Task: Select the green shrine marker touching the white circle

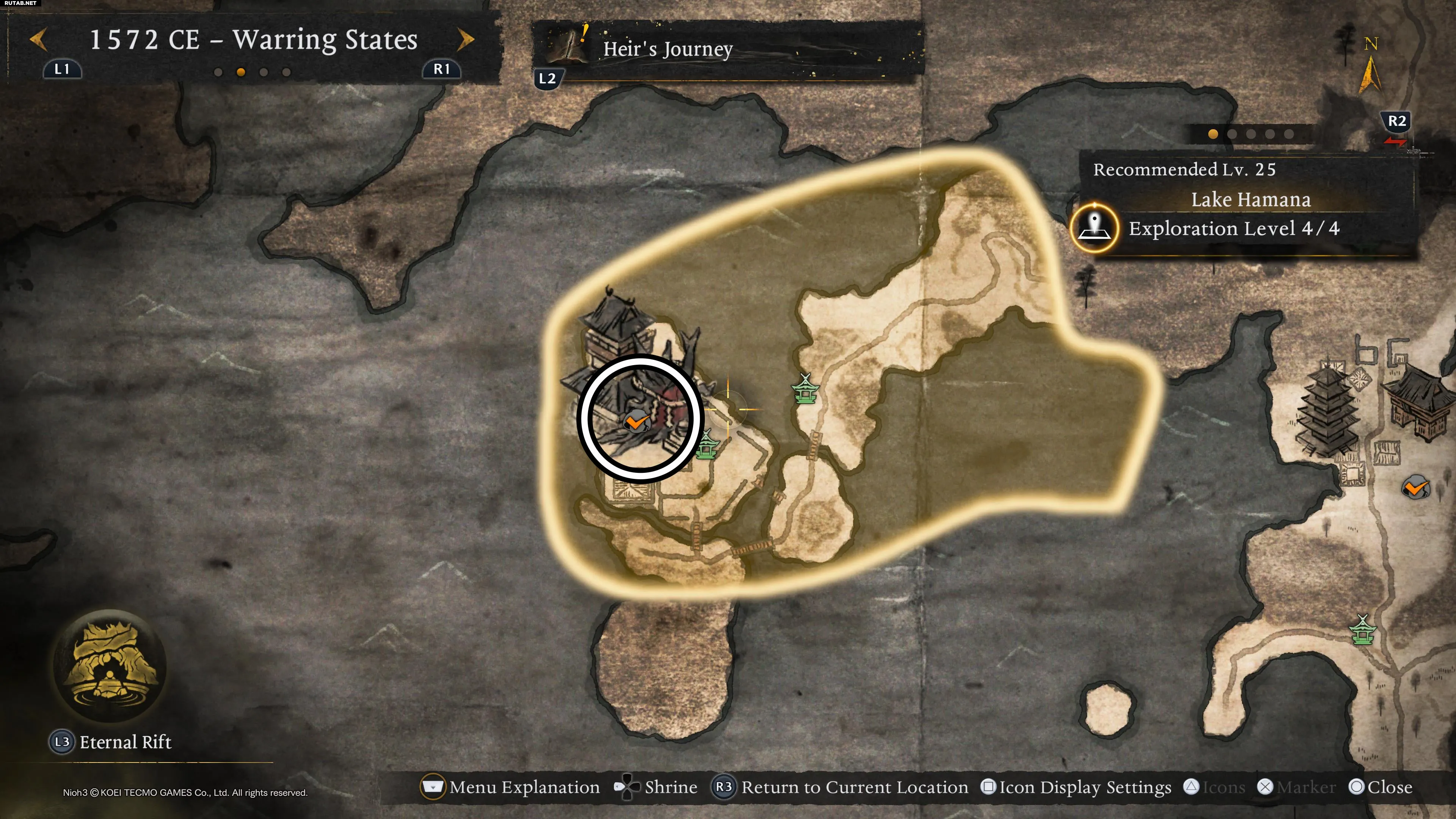Action: [x=706, y=445]
